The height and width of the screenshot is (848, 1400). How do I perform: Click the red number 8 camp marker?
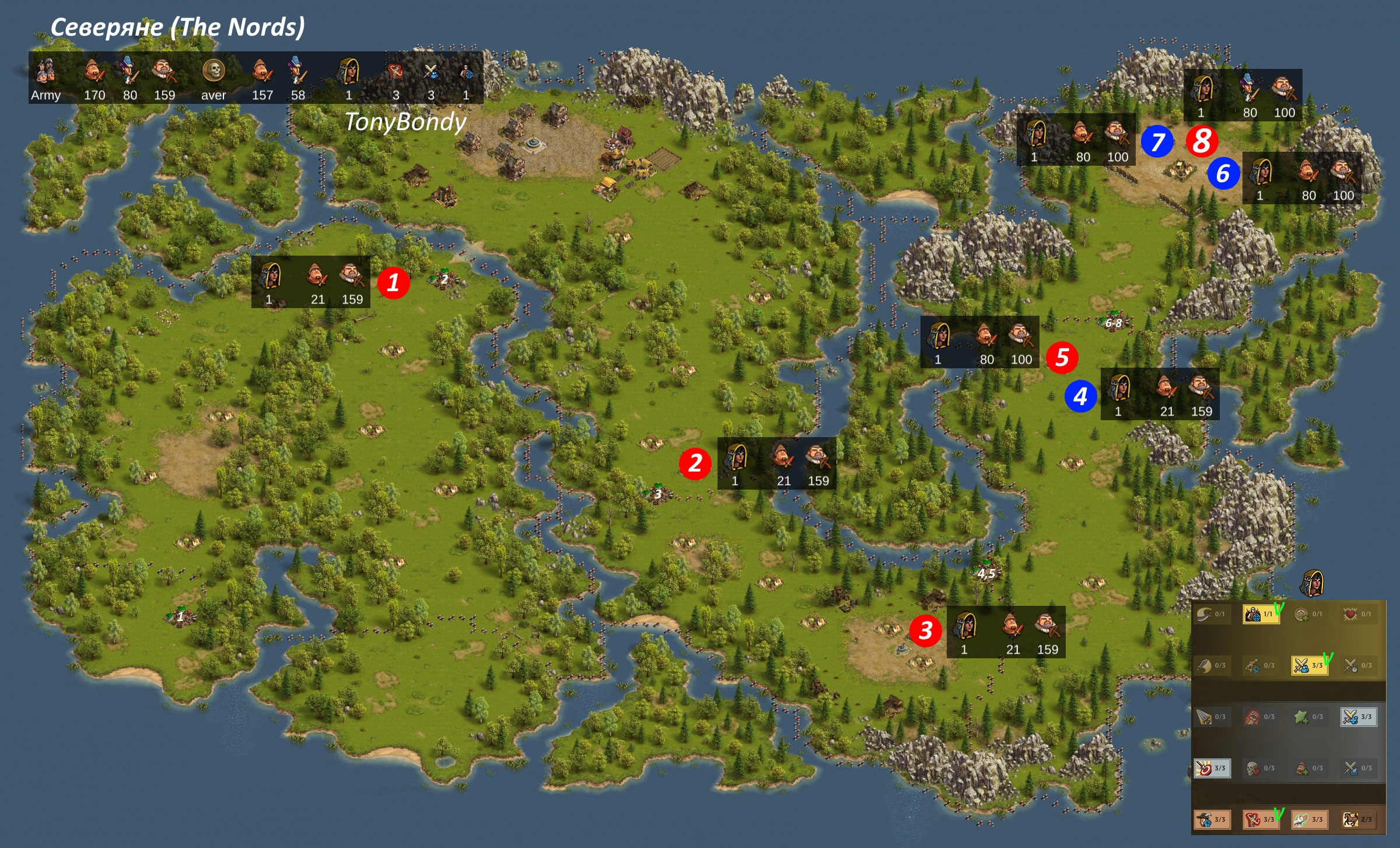point(1202,142)
